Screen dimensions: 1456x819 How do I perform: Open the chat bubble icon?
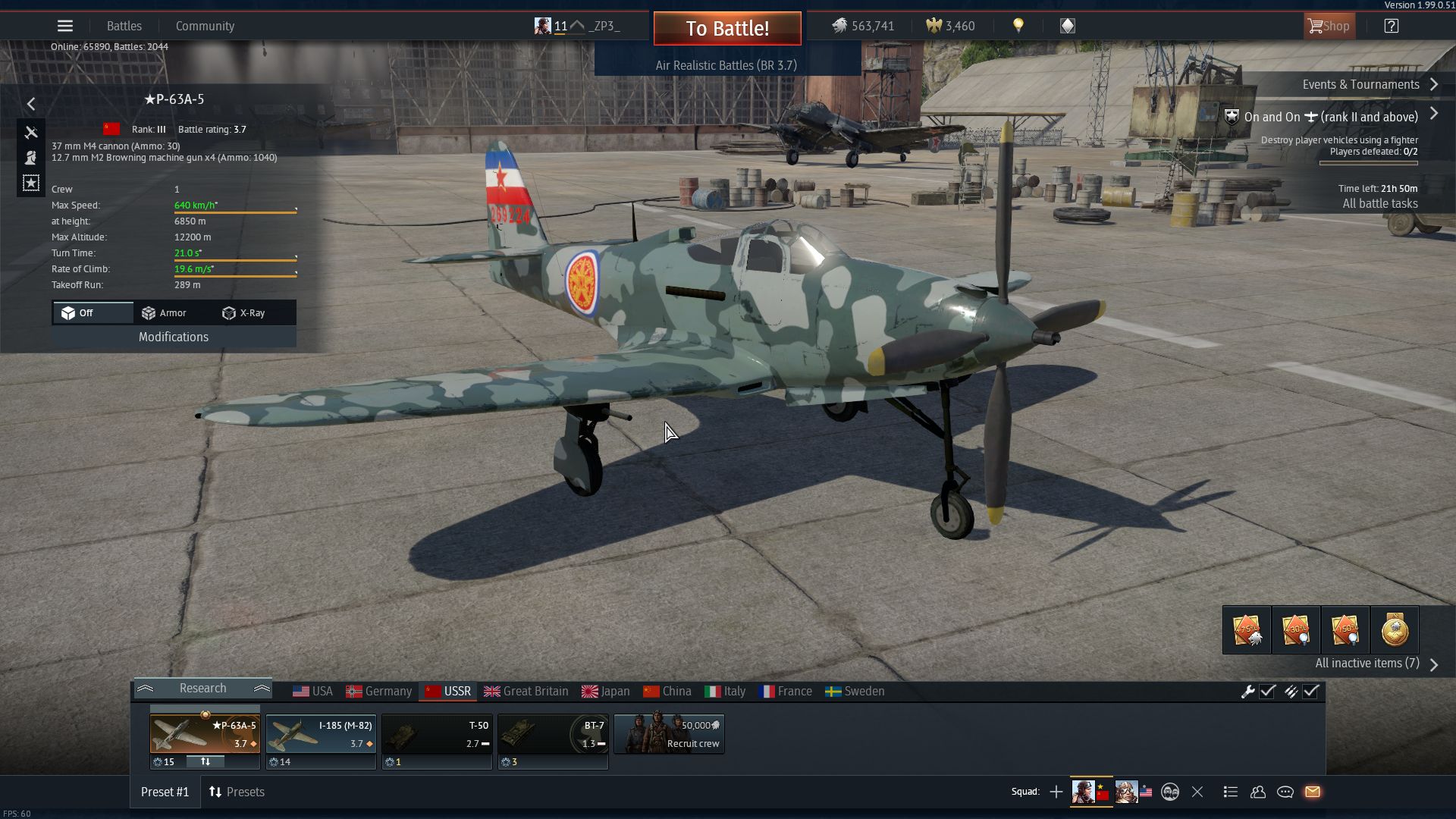tap(1285, 792)
